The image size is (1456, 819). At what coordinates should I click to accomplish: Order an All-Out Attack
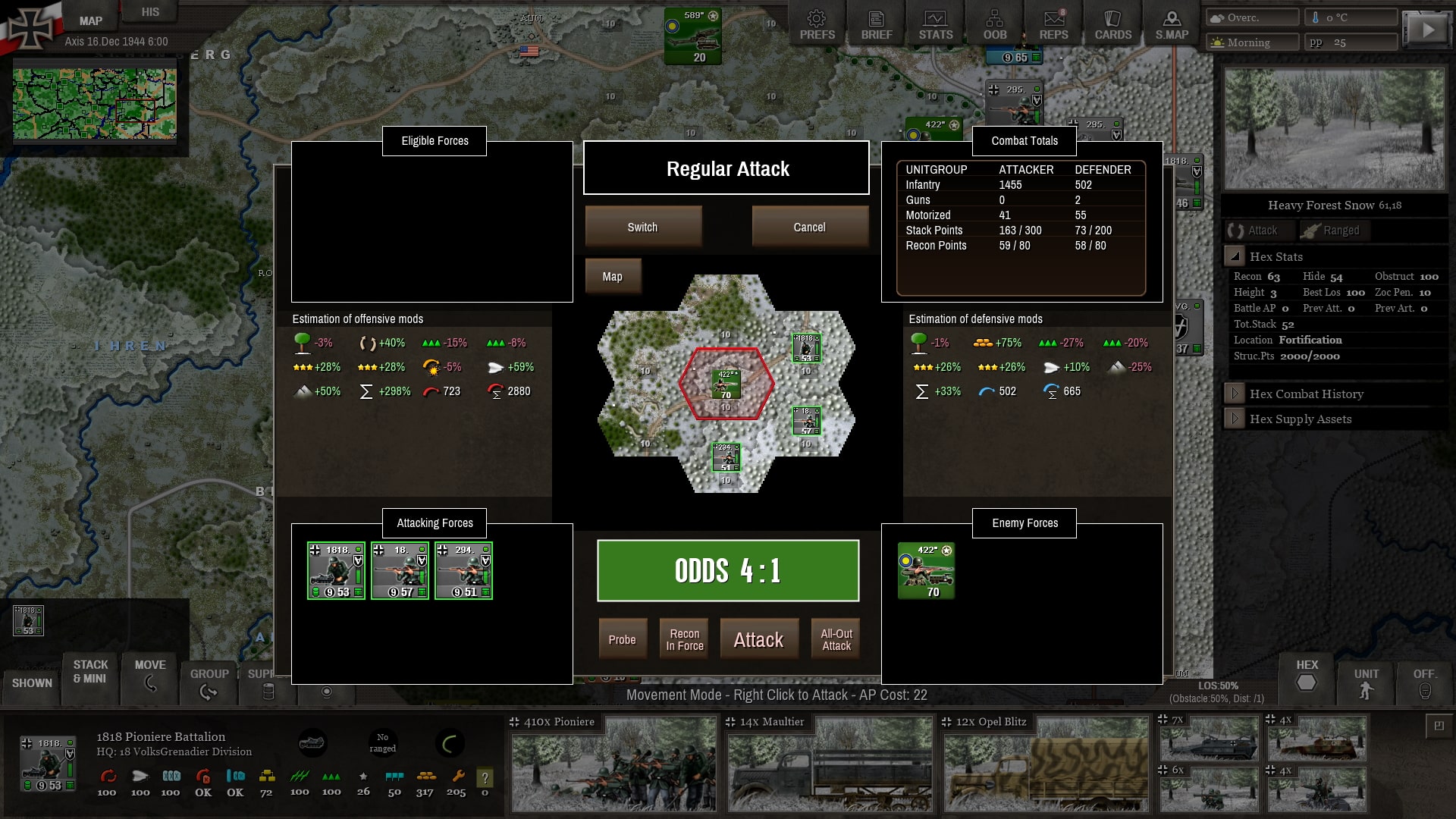(x=836, y=639)
